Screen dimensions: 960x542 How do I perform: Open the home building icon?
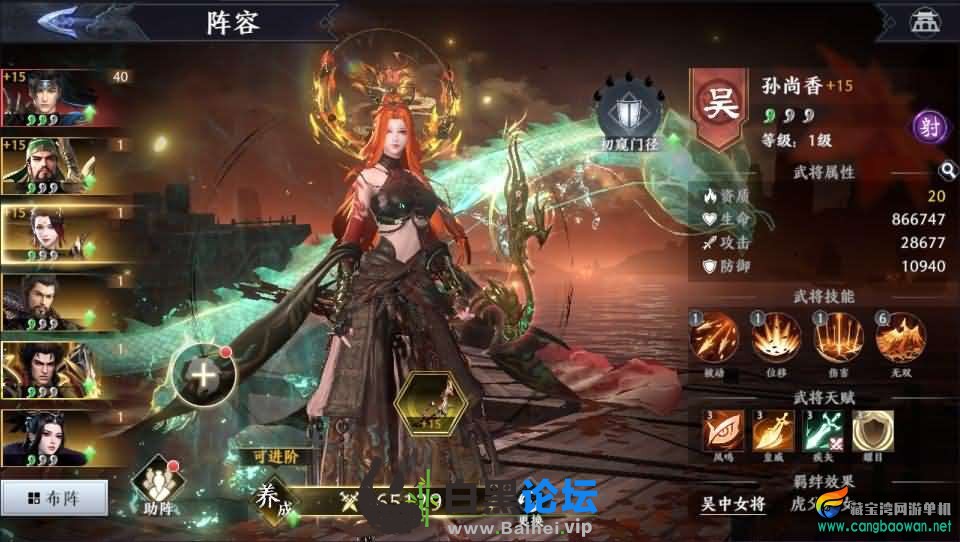coord(920,21)
